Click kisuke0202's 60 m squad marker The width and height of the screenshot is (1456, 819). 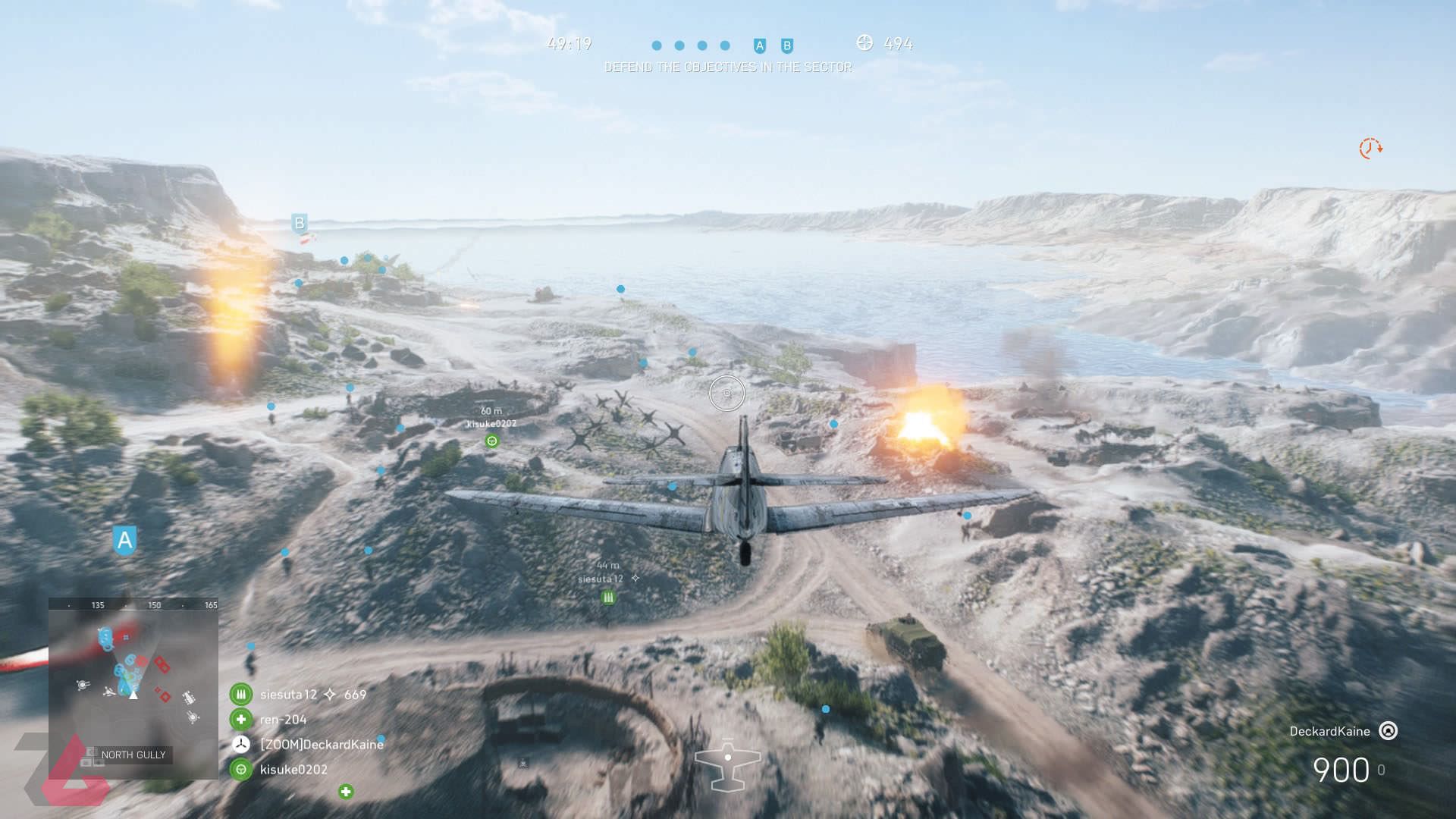tap(492, 441)
